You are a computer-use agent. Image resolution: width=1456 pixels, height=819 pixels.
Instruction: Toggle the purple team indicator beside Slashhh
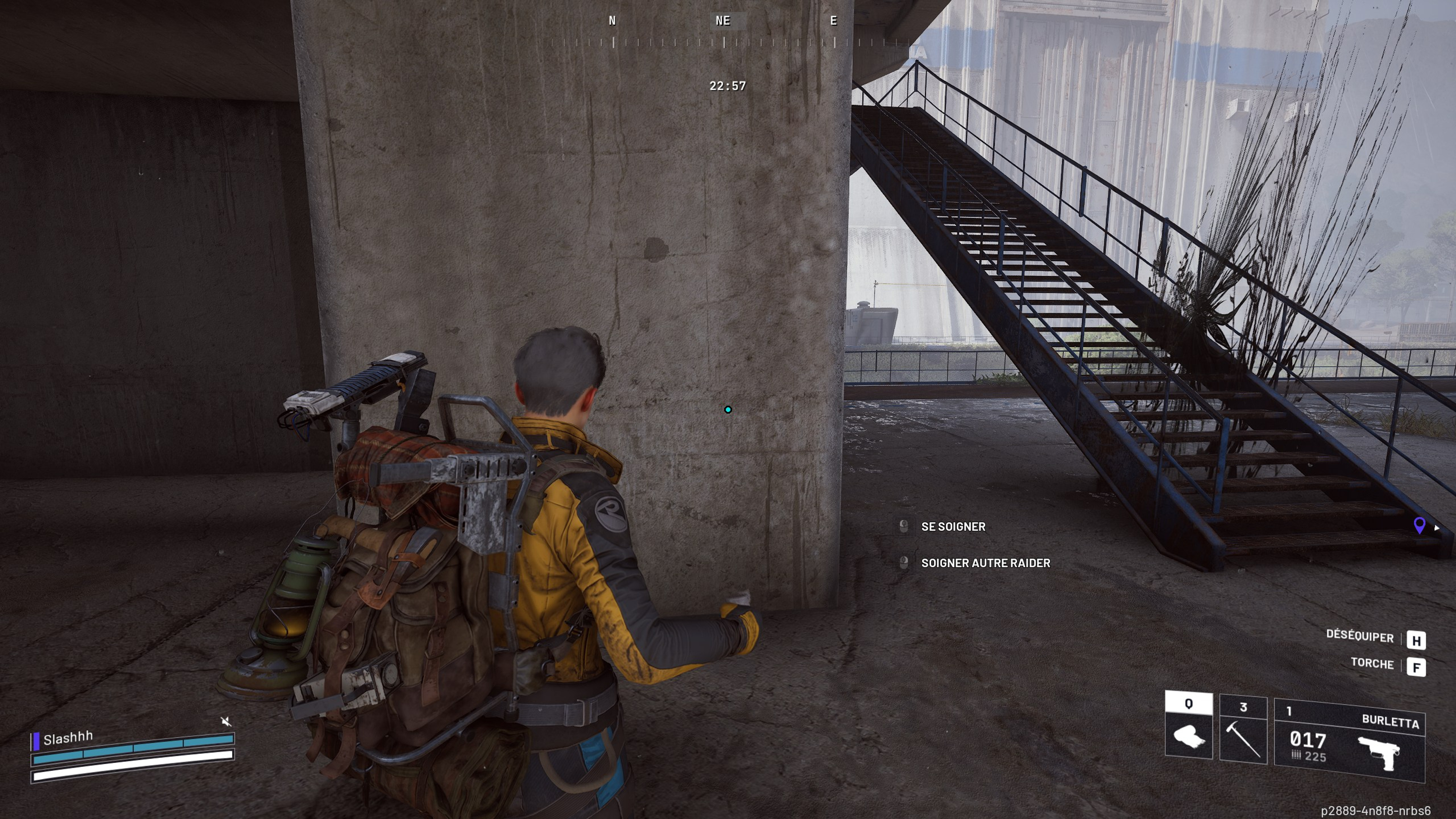click(37, 742)
